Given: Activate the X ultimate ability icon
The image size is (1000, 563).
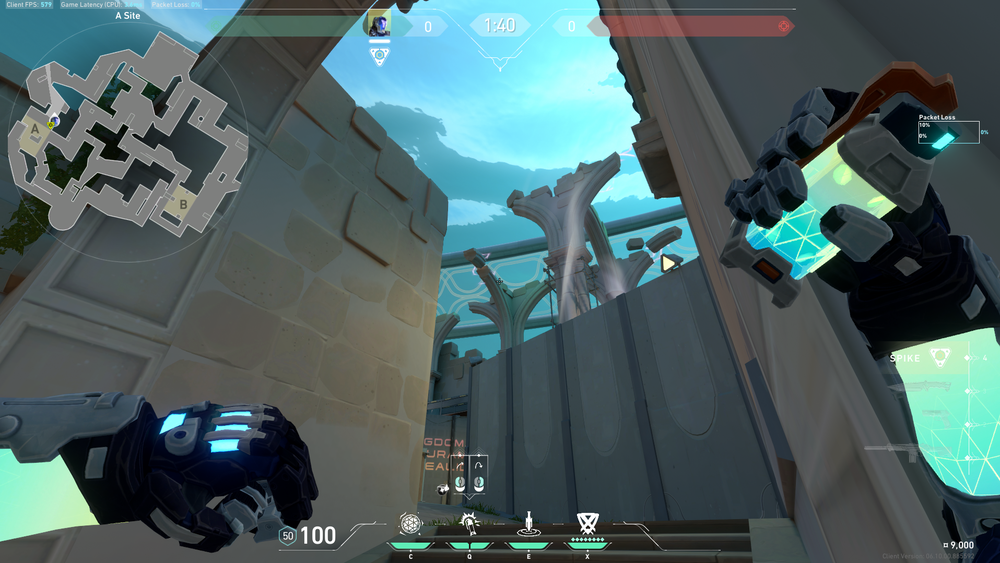Looking at the screenshot, I should (x=587, y=522).
